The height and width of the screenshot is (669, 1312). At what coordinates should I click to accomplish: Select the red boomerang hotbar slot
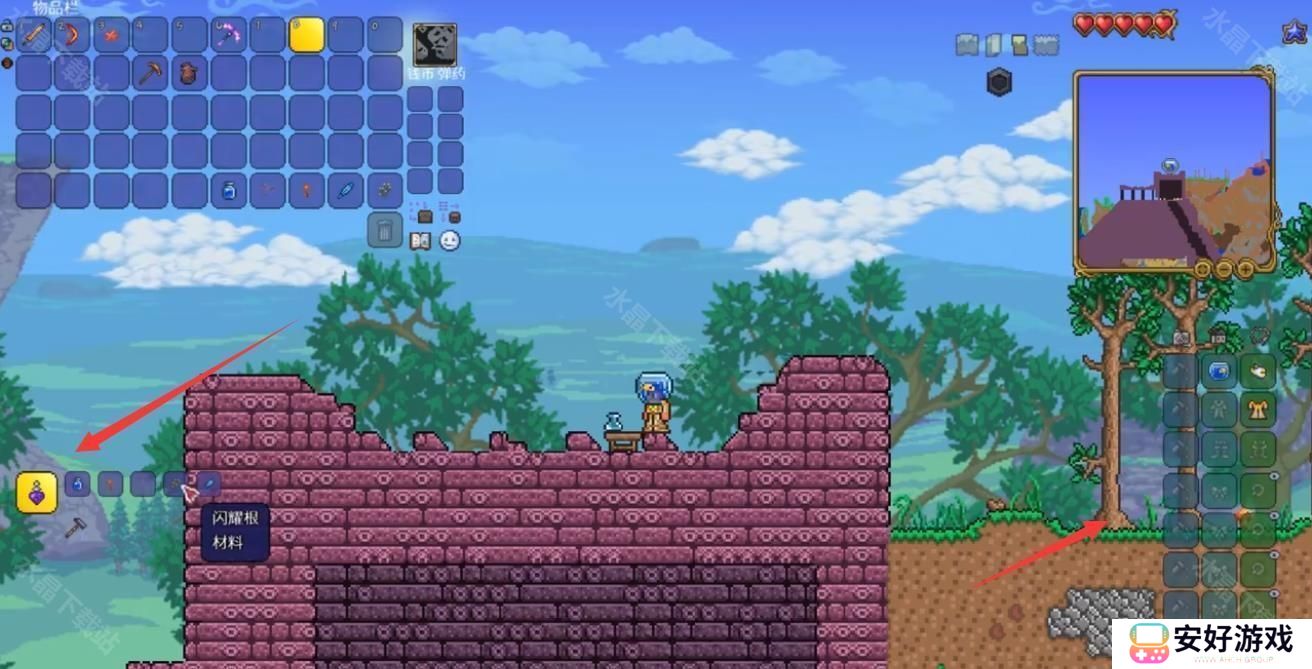(72, 35)
